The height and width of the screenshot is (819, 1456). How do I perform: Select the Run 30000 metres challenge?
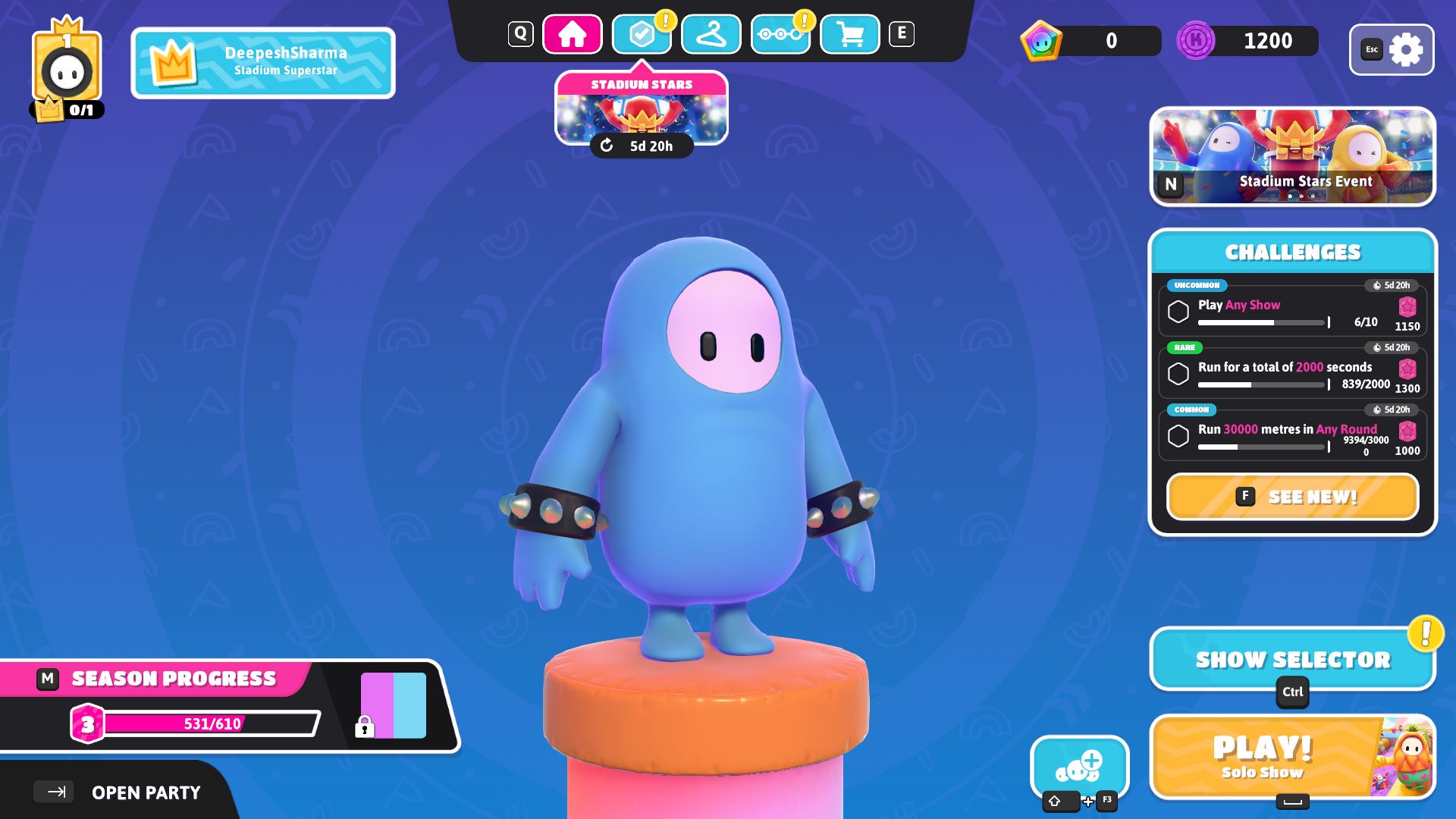[1292, 435]
